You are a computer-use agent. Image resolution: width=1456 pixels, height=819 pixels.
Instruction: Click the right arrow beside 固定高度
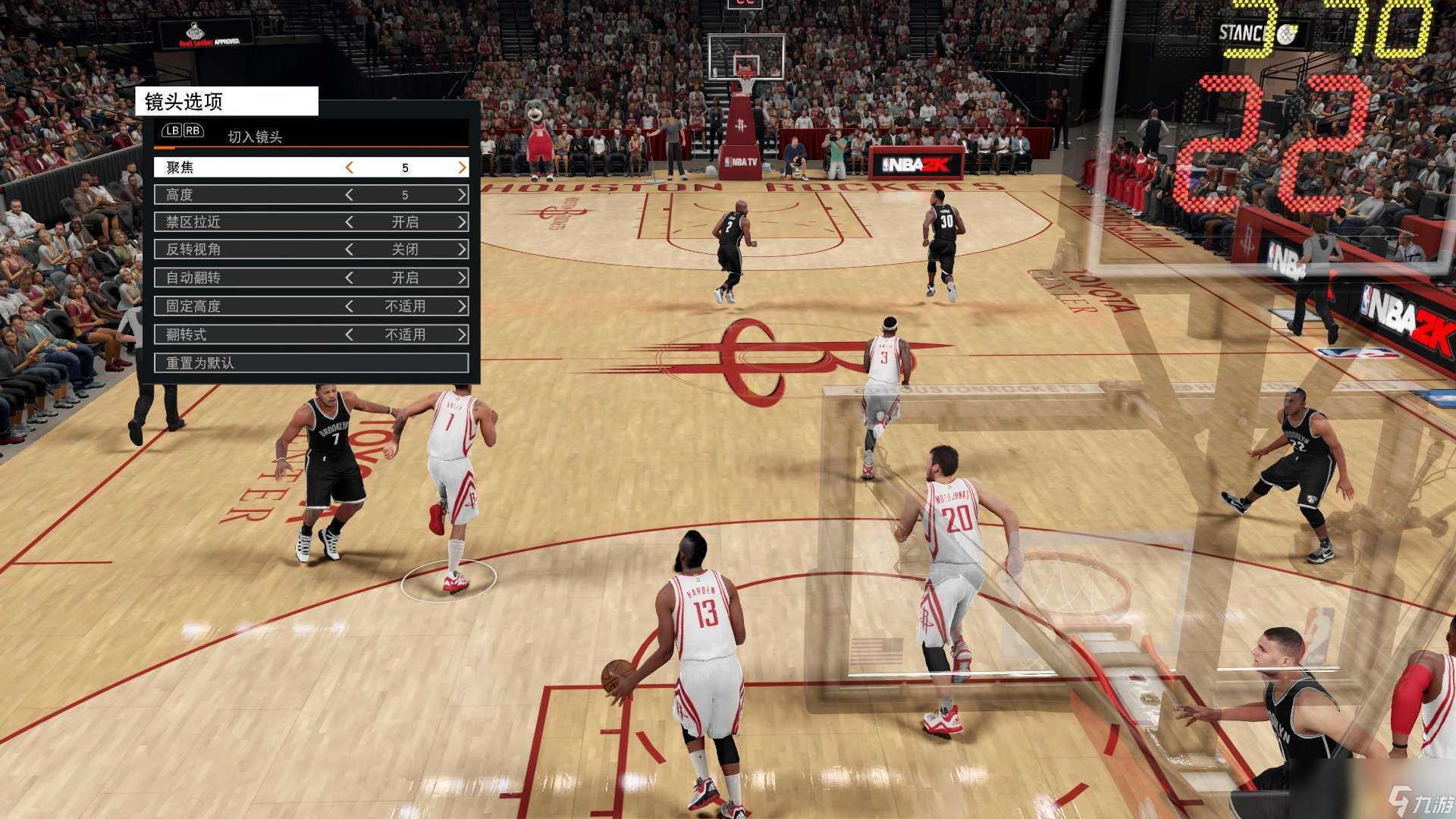point(461,306)
